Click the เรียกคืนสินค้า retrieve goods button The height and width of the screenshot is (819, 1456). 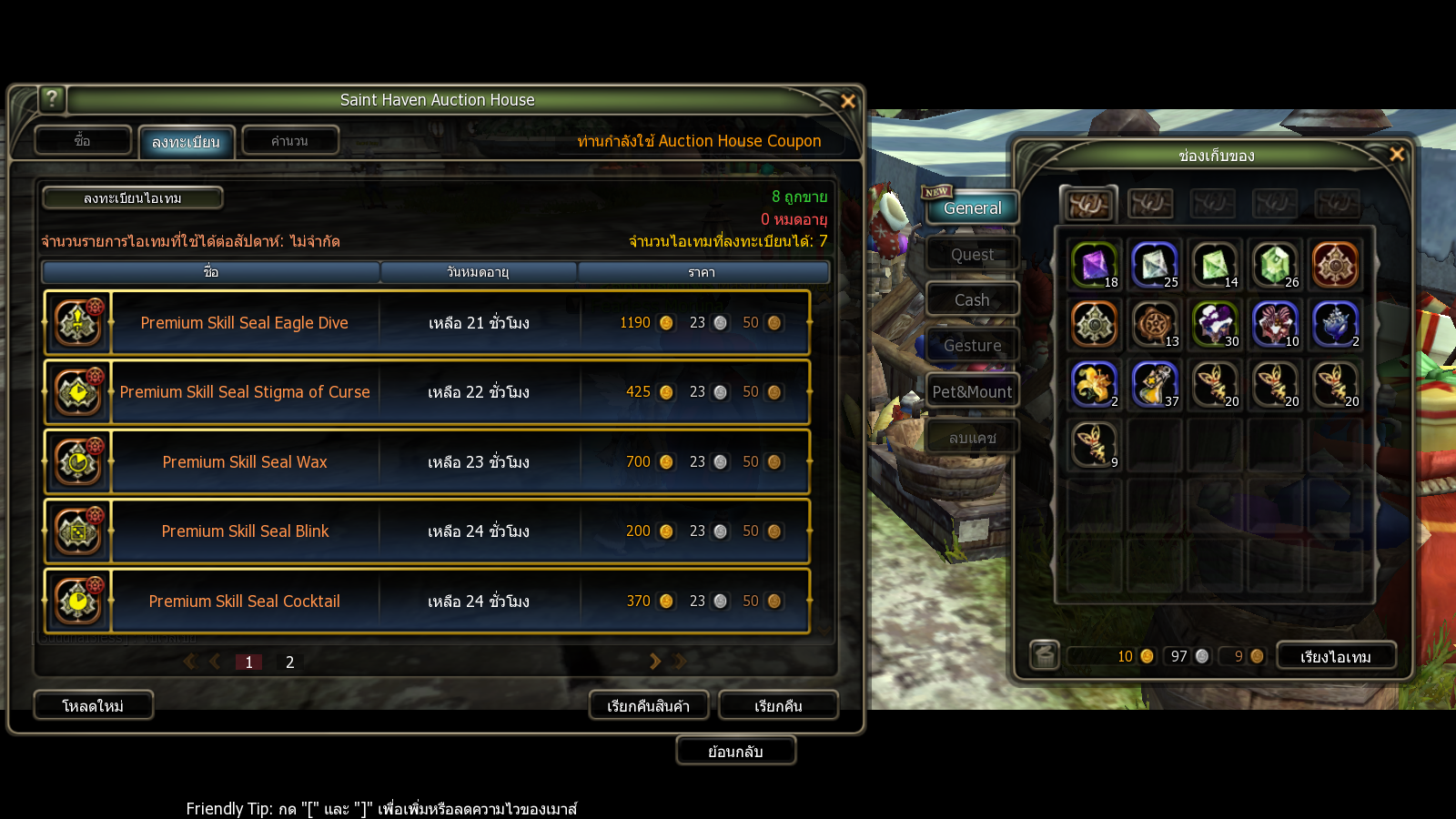point(648,706)
